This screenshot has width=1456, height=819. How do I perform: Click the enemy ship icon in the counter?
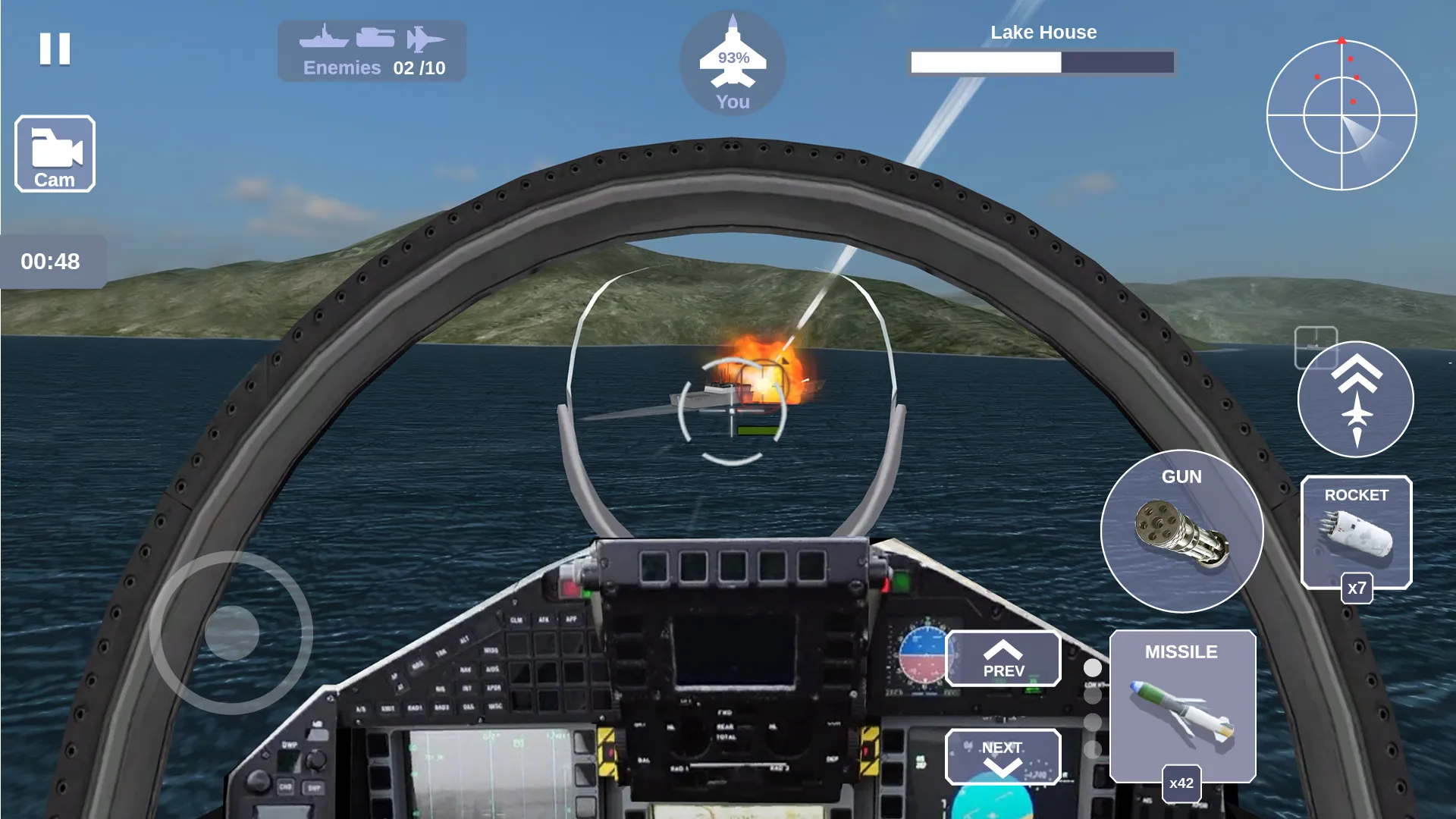tap(326, 36)
